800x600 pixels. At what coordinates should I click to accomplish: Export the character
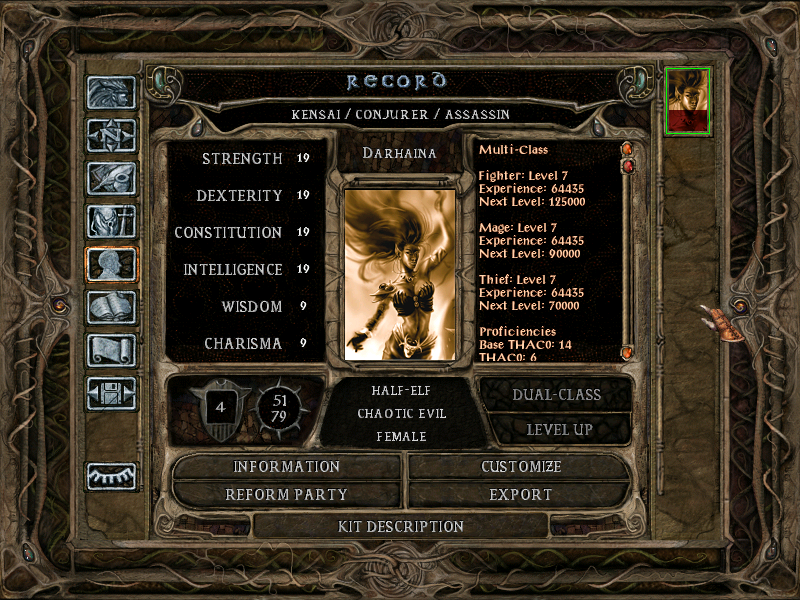521,494
